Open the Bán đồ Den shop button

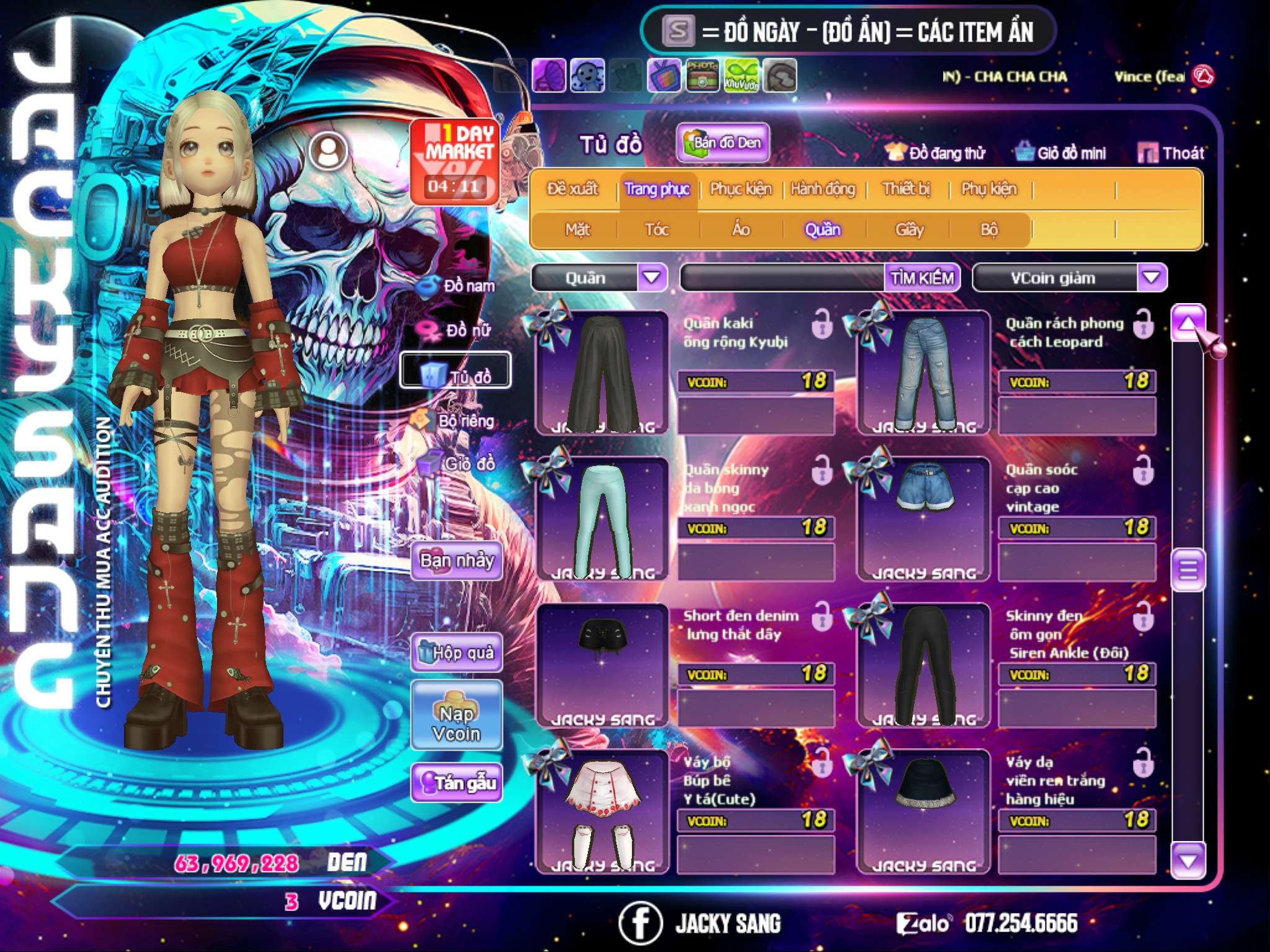pyautogui.click(x=722, y=143)
